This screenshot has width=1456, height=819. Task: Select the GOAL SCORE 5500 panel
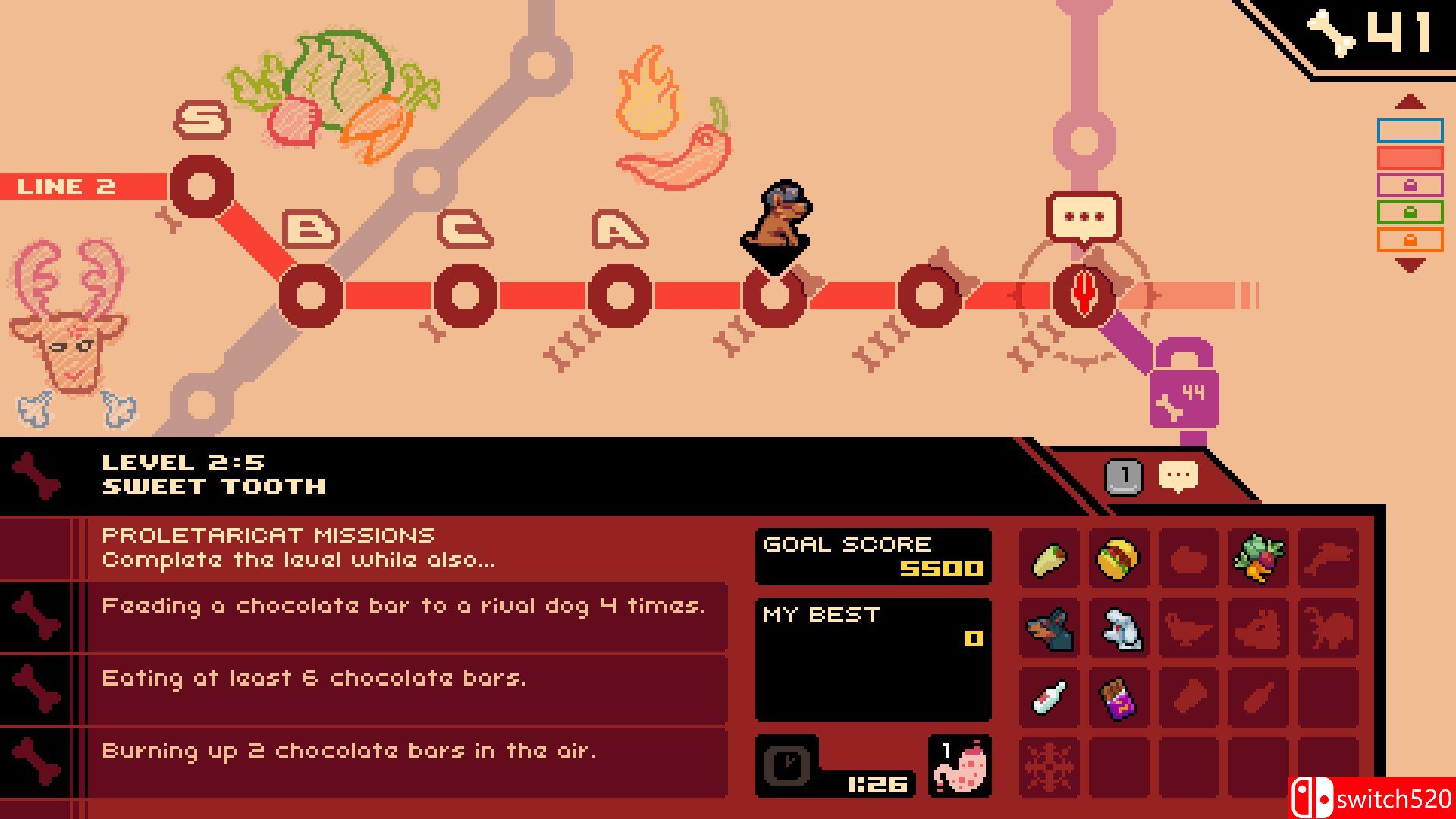tap(872, 557)
